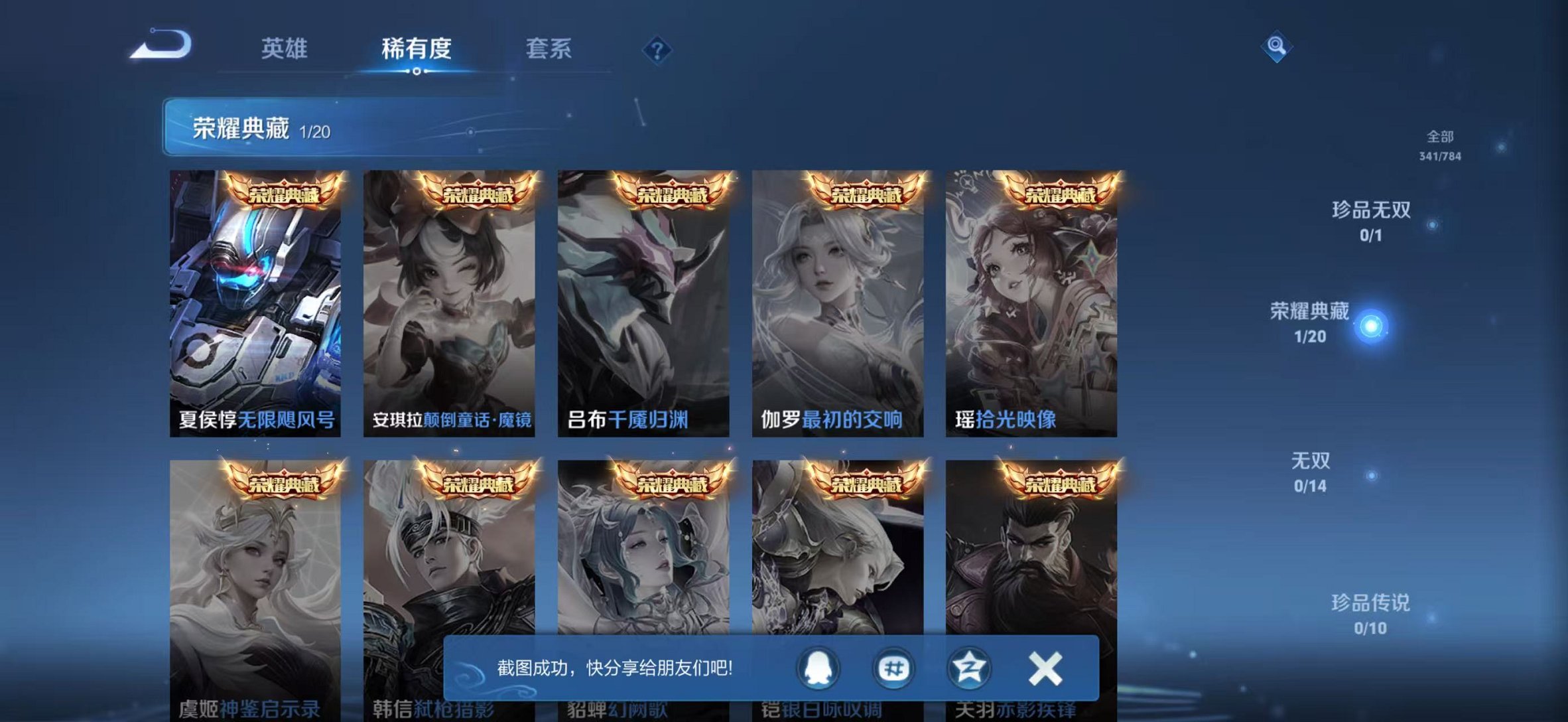Screen dimensions: 1568x722
Task: Open the search magnifier icon top right
Action: [x=1277, y=46]
